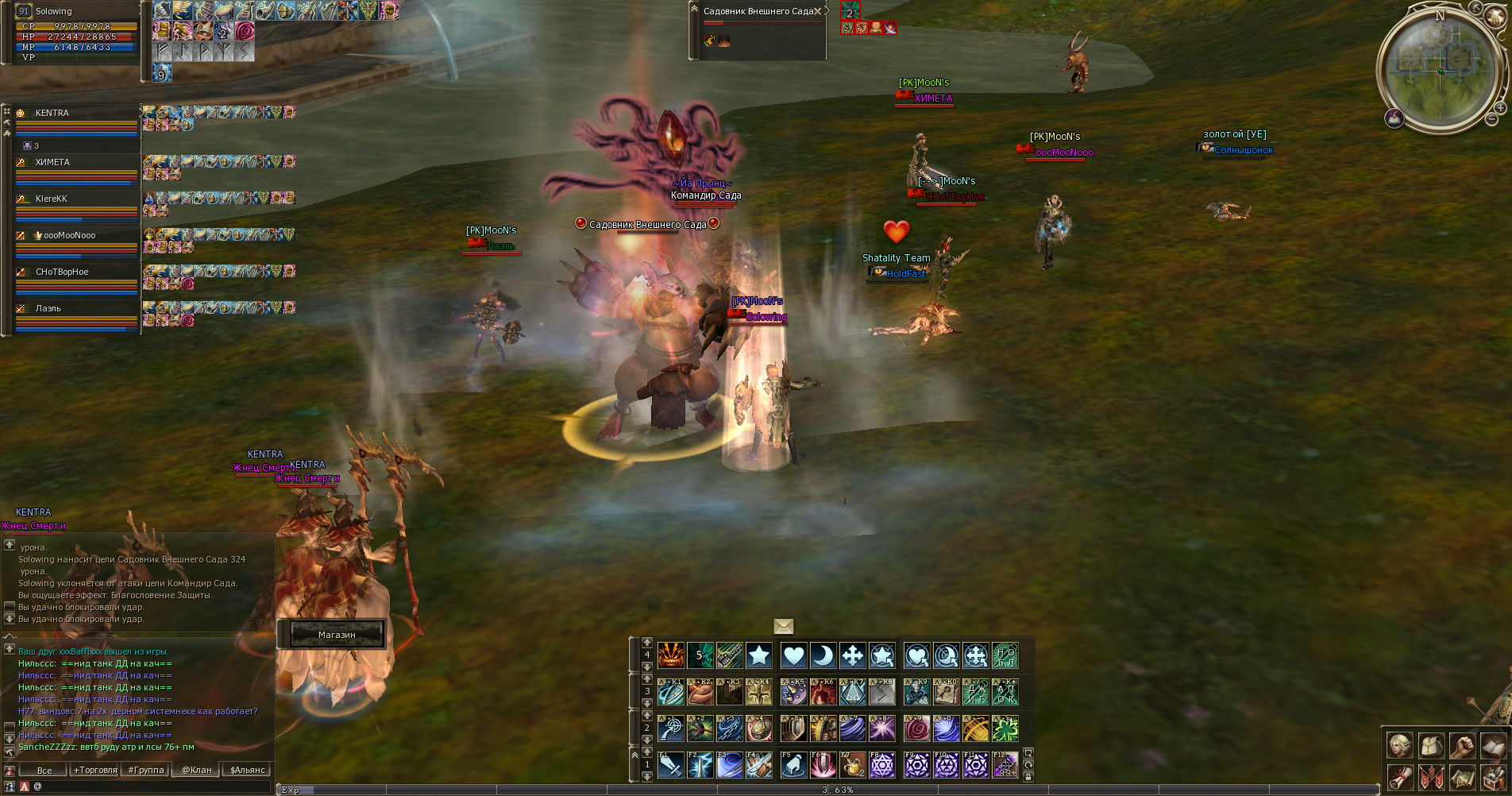Select party member Лазль in party list
Viewport: 1512px width, 796px height.
[x=48, y=308]
